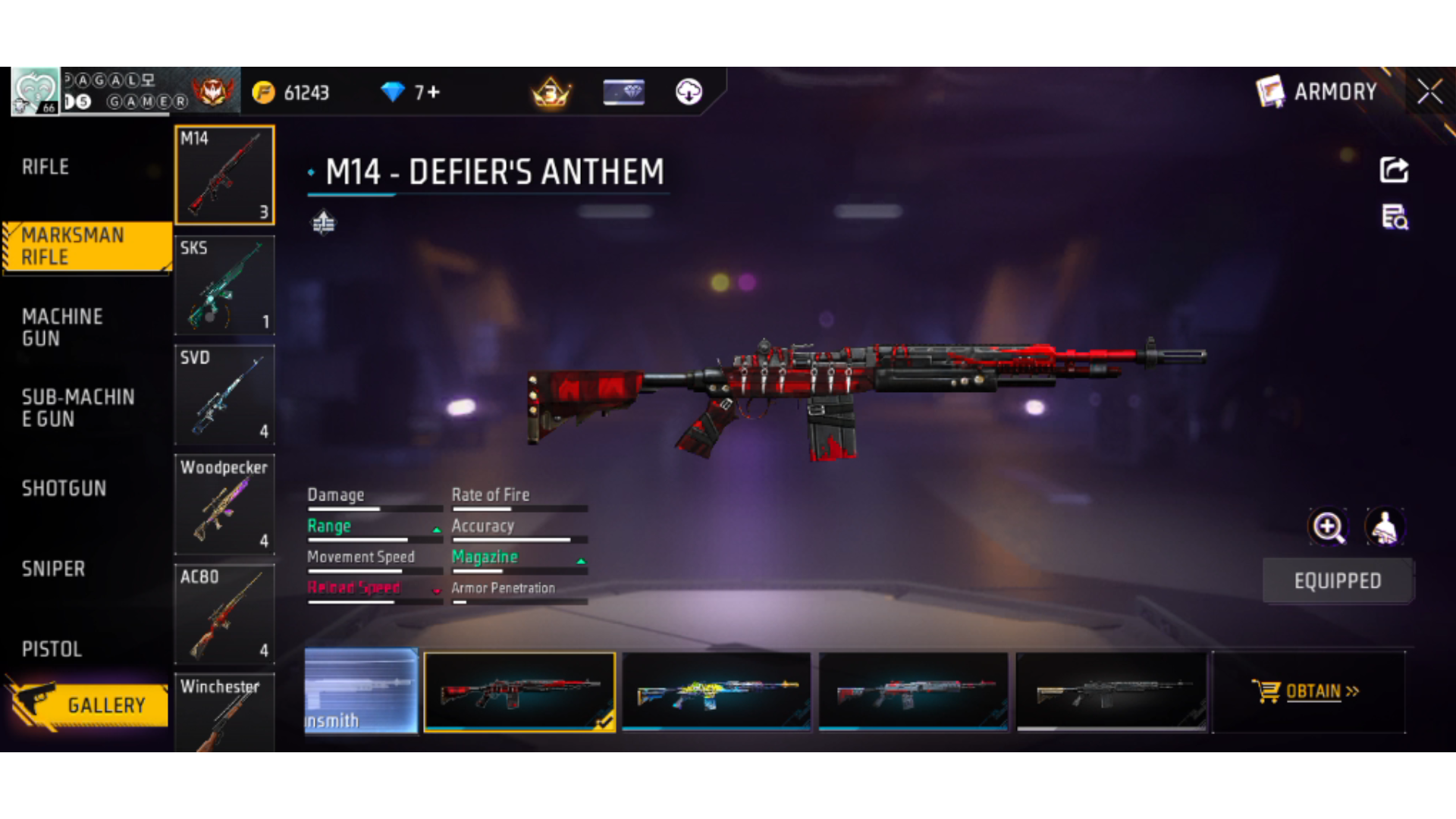Open the Machine Gun category
The image size is (1456, 819).
pos(62,328)
